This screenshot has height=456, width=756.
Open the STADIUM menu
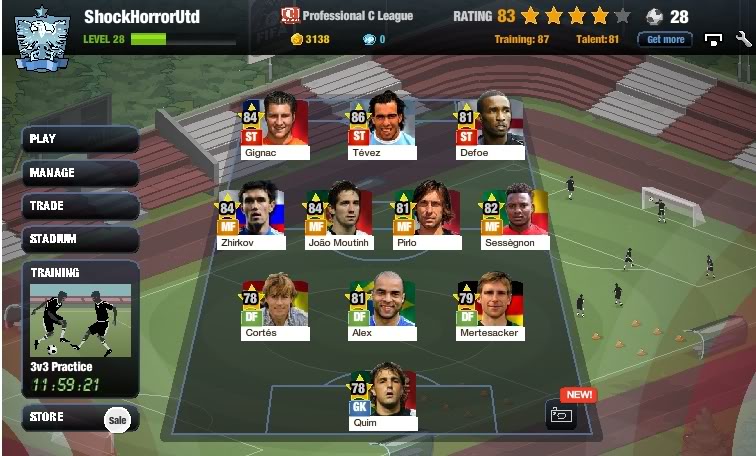(x=80, y=240)
